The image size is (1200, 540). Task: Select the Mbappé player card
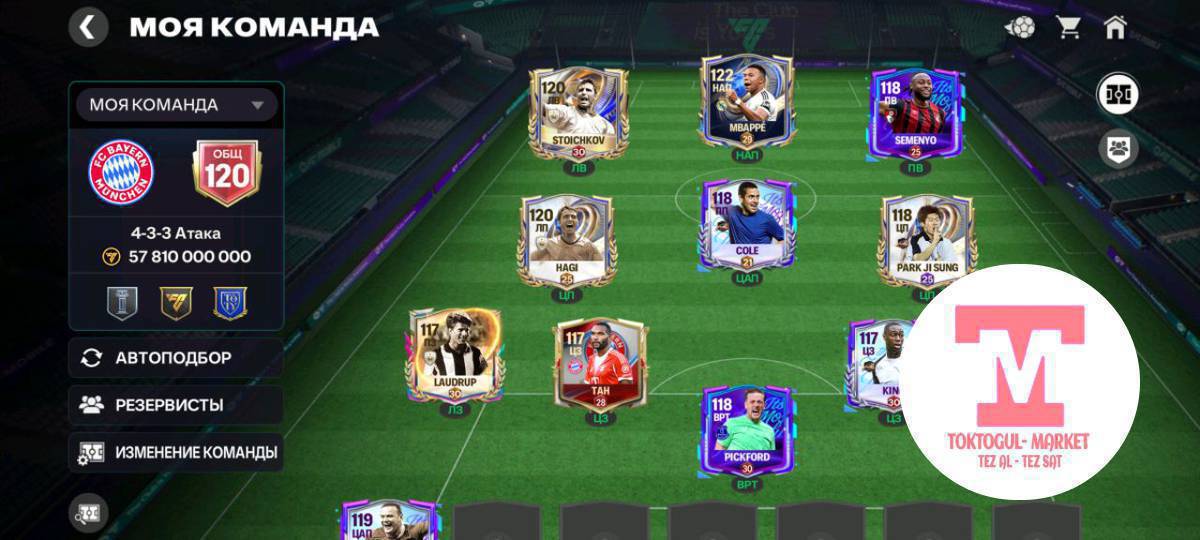pos(746,105)
